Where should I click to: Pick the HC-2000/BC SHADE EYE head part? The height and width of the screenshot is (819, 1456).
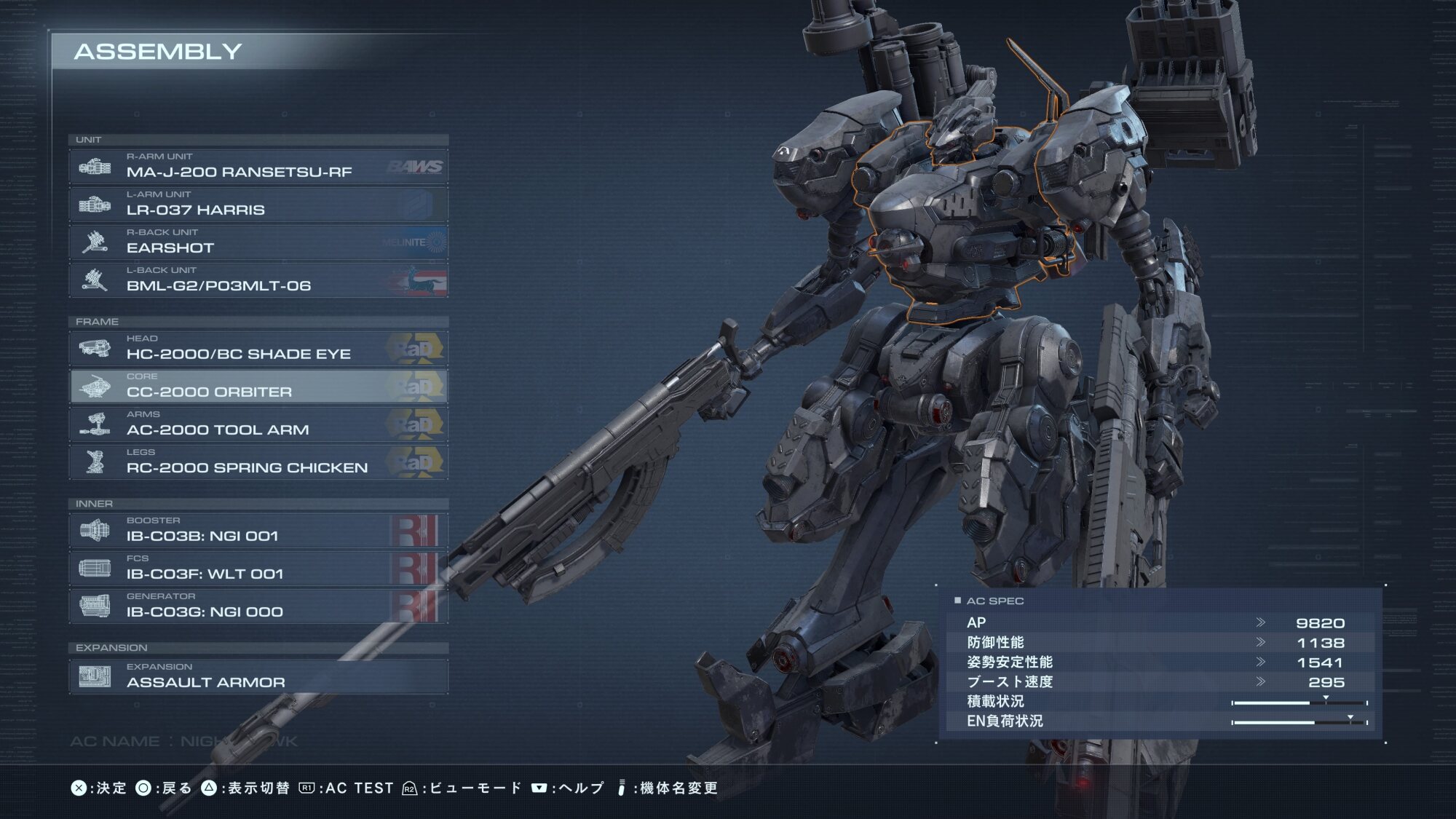[258, 349]
